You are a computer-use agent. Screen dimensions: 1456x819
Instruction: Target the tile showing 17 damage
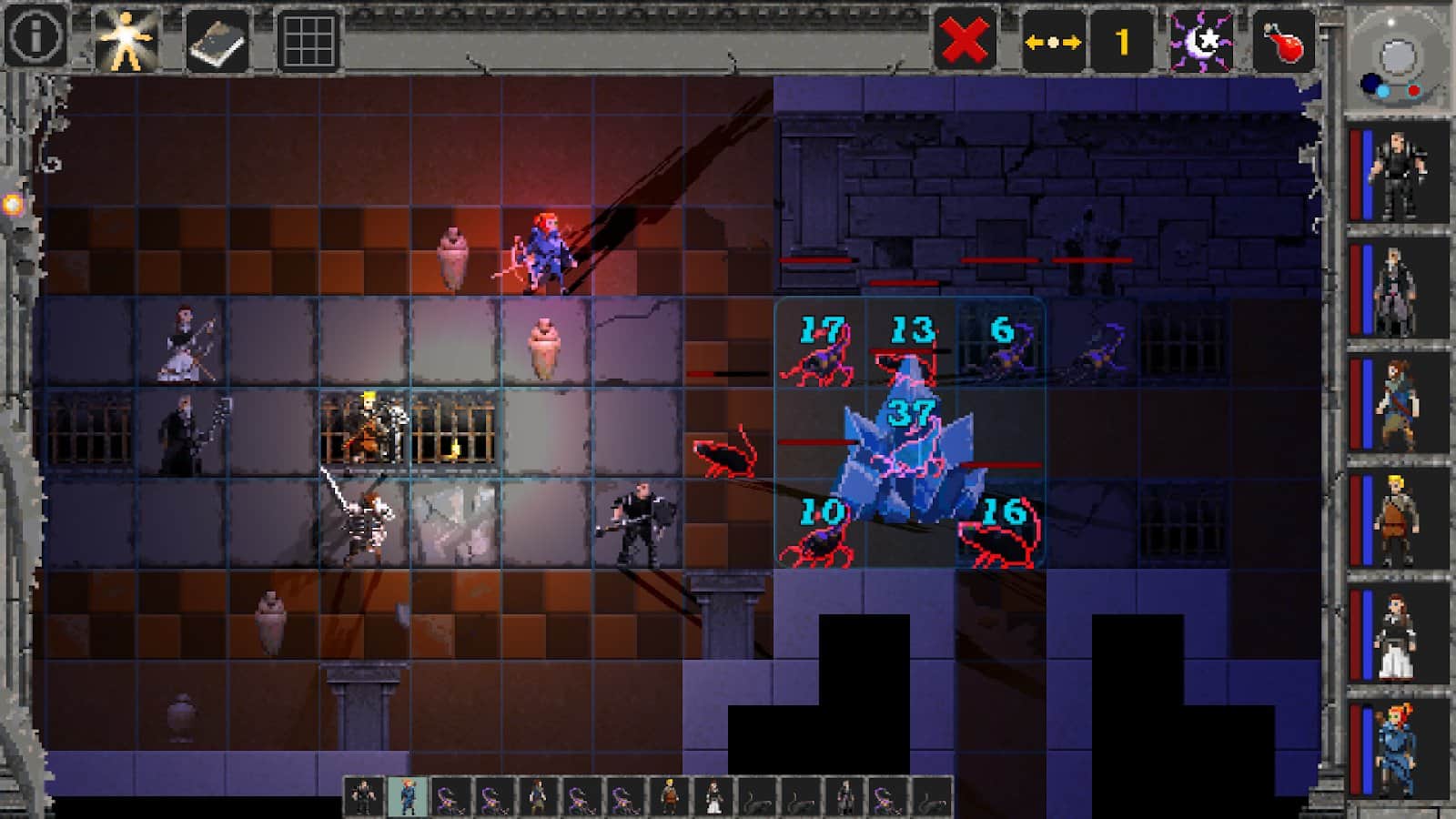pyautogui.click(x=819, y=342)
